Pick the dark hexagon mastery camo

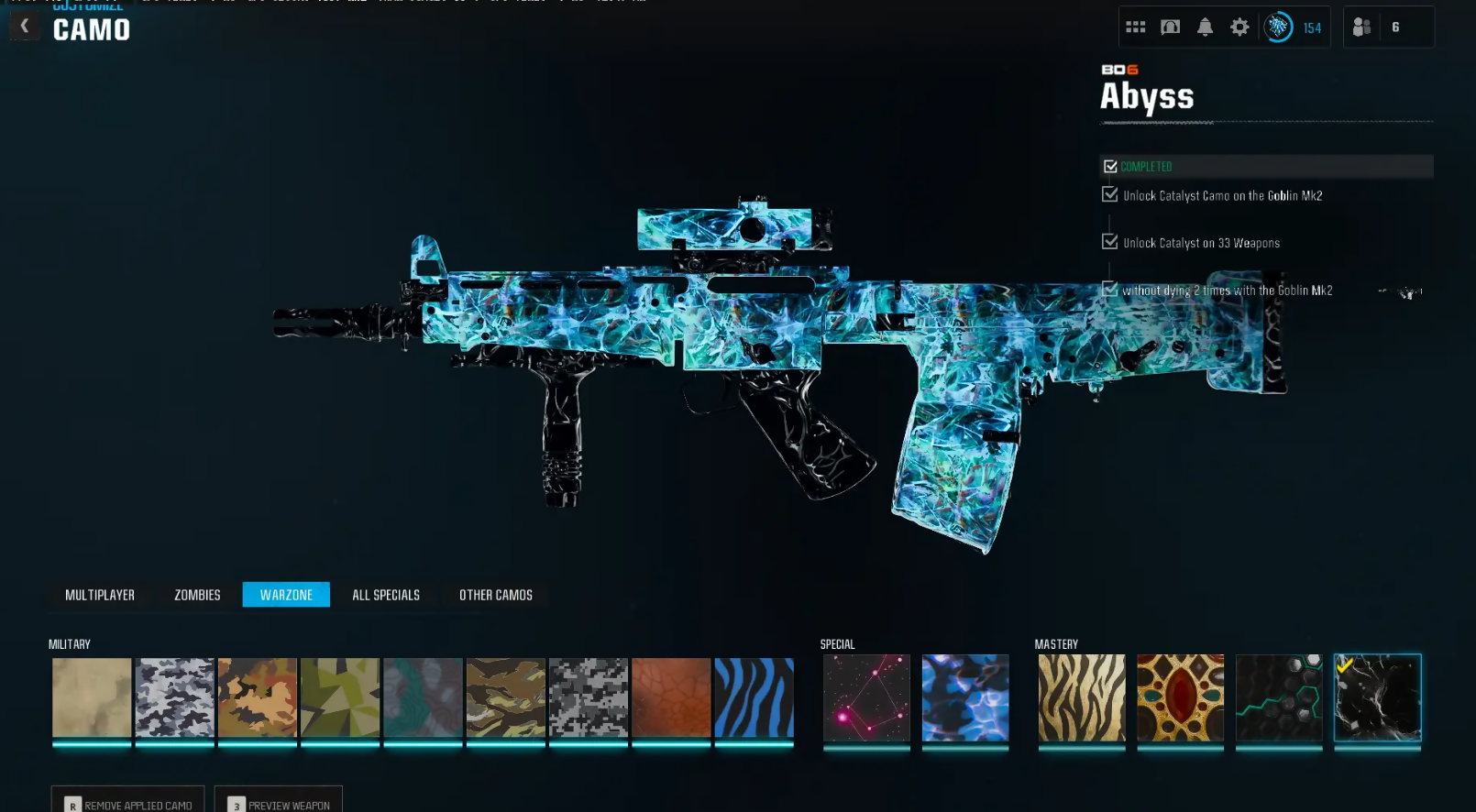[1279, 697]
